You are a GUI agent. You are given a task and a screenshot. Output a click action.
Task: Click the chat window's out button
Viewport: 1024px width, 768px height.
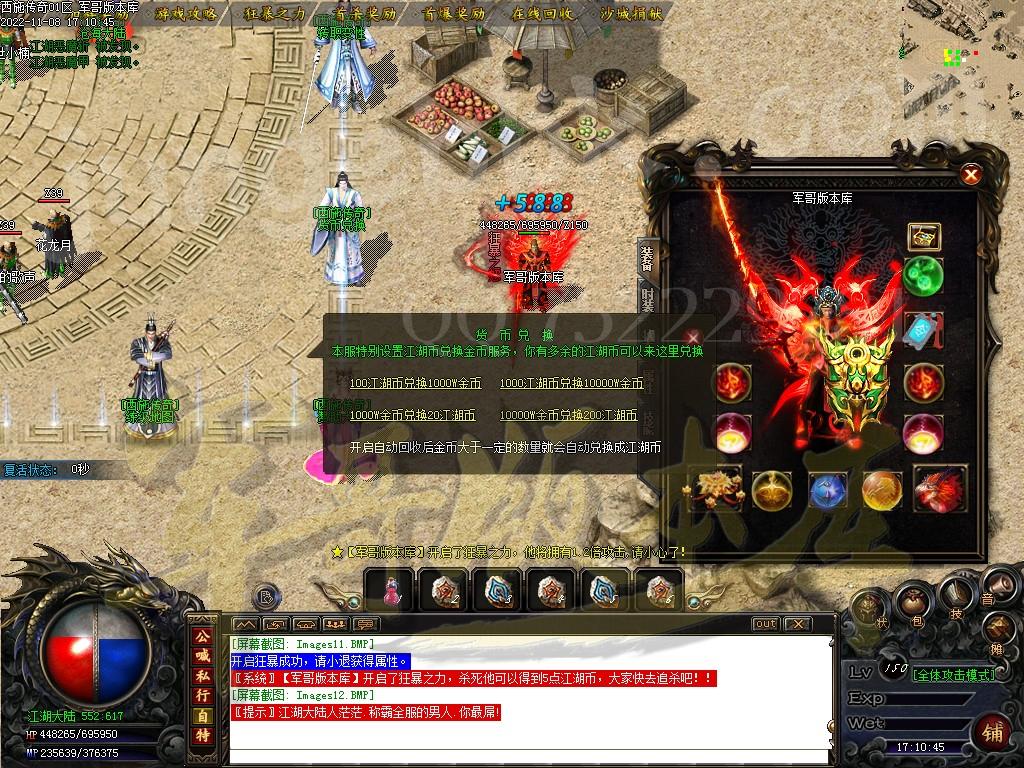[765, 624]
